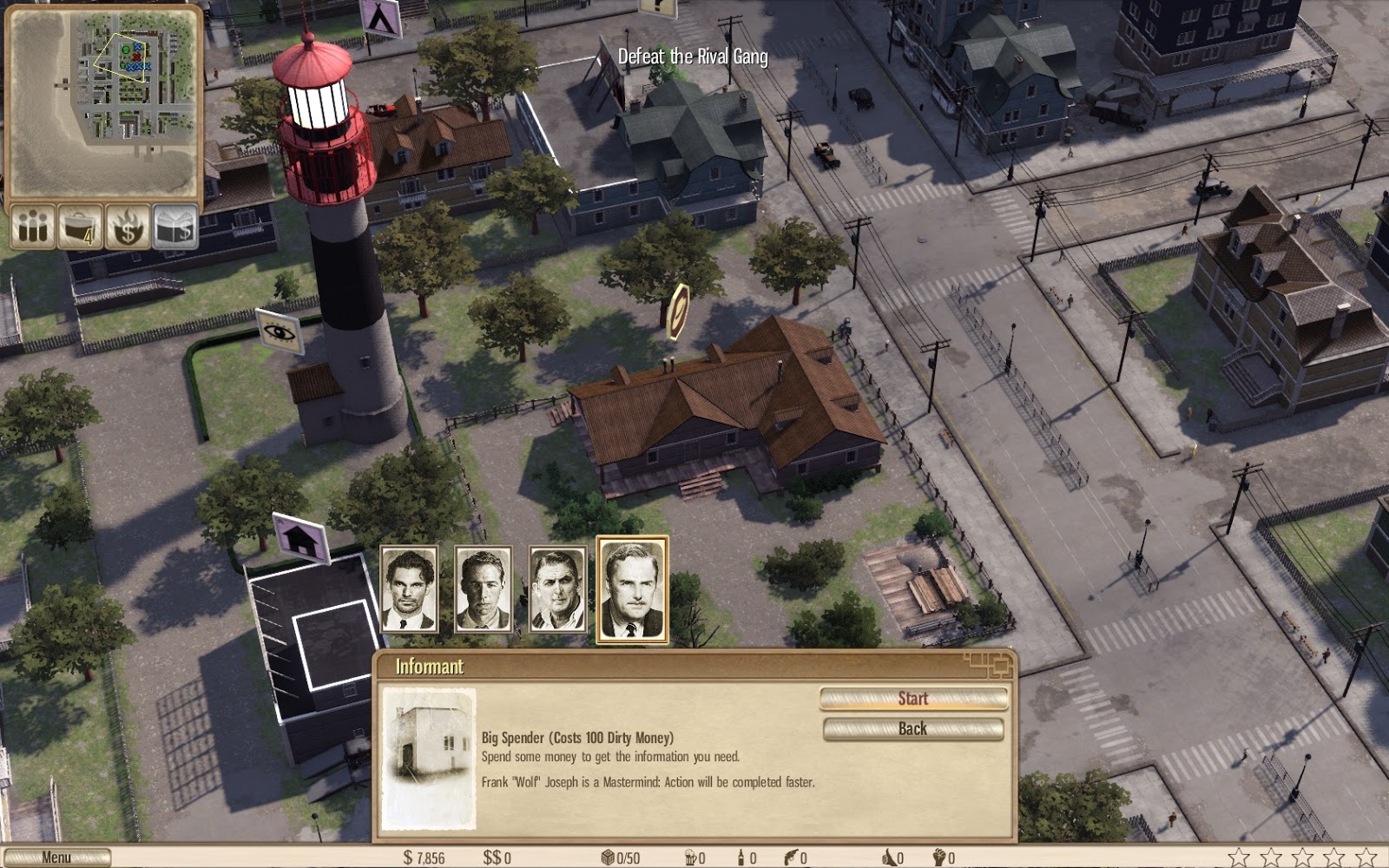
Task: Open the briefcase icon showing 4
Action: (x=80, y=227)
